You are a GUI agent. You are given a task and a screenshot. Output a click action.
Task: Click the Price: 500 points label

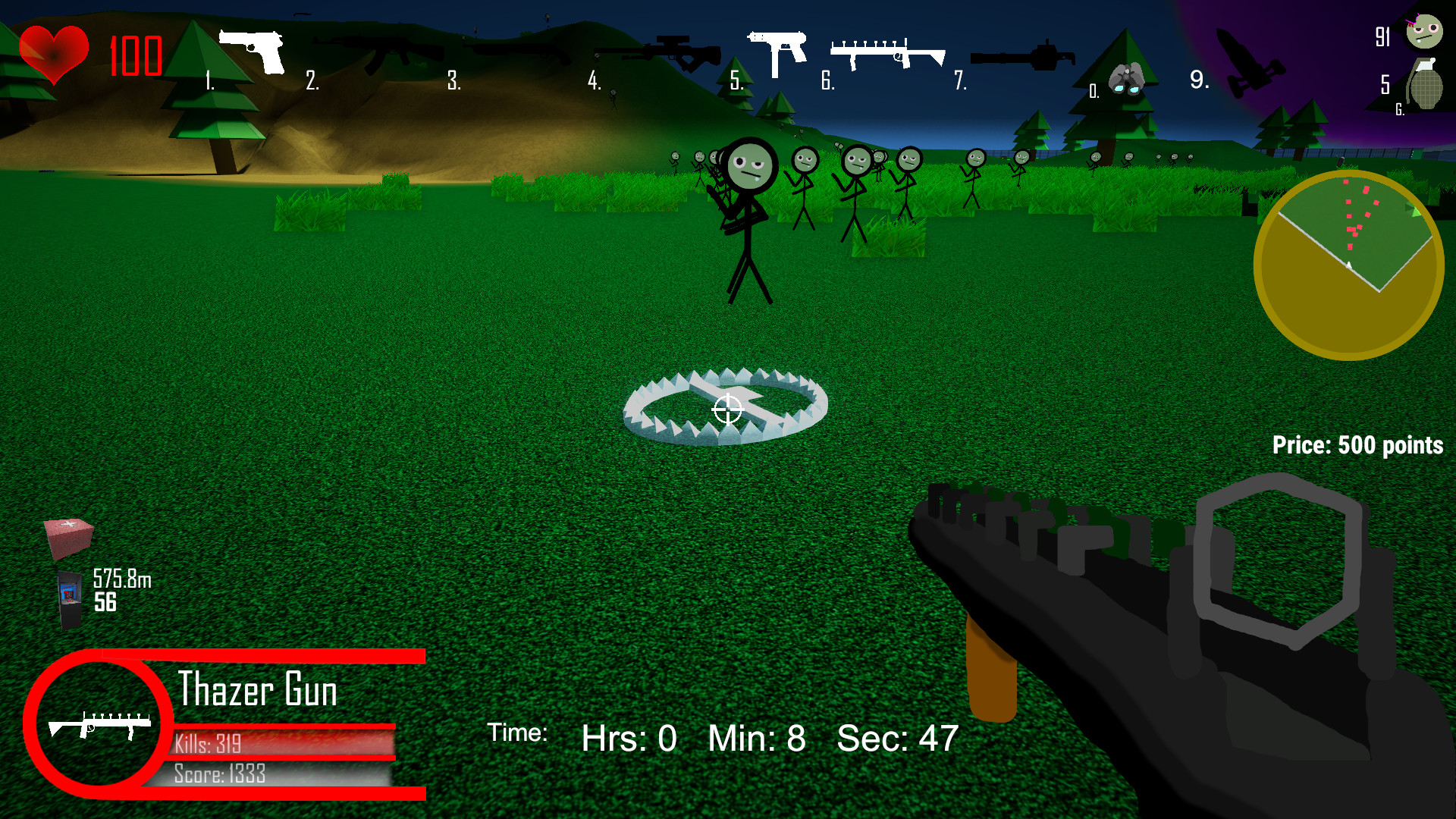[x=1357, y=446]
